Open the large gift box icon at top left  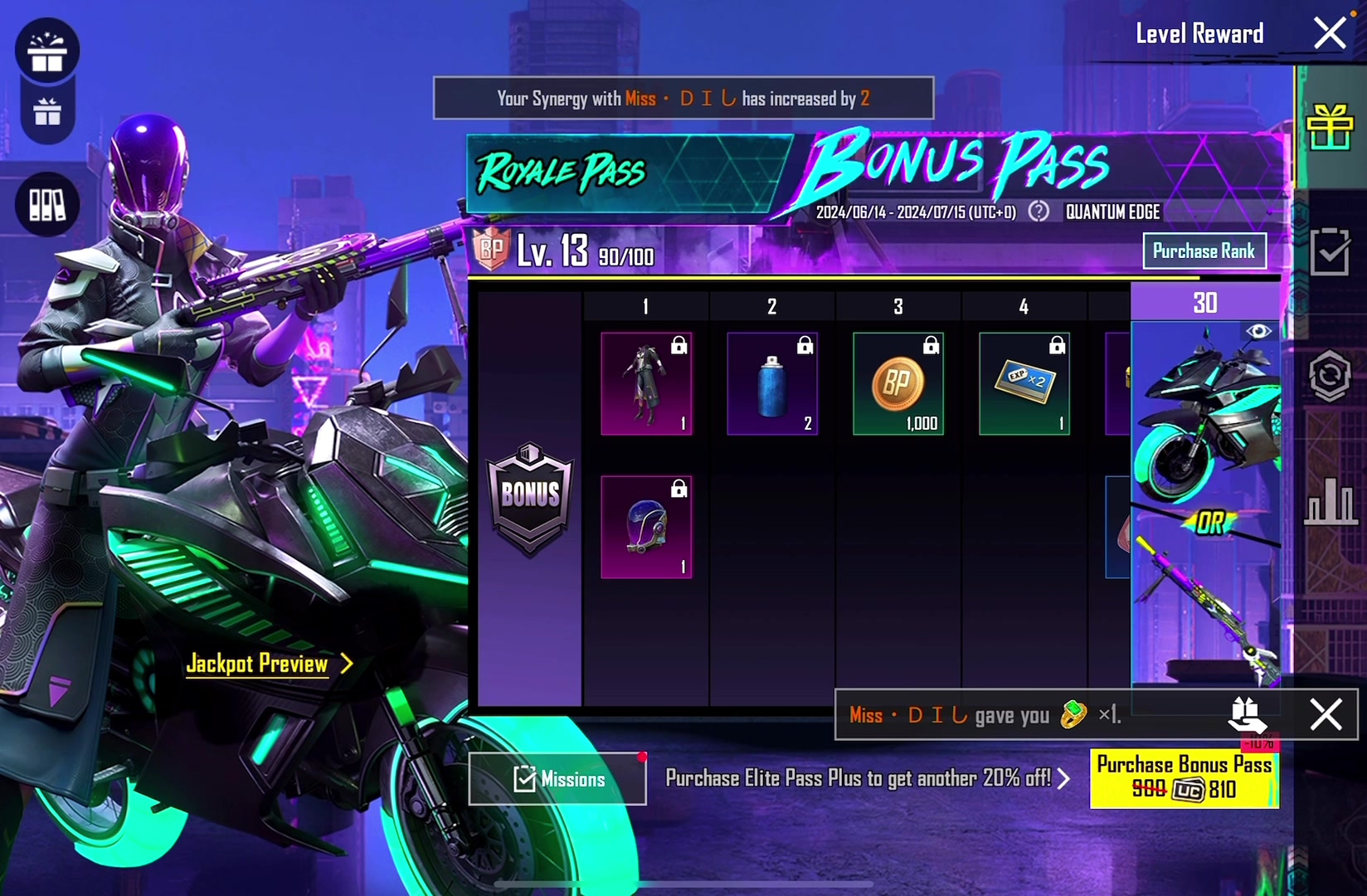click(x=47, y=51)
